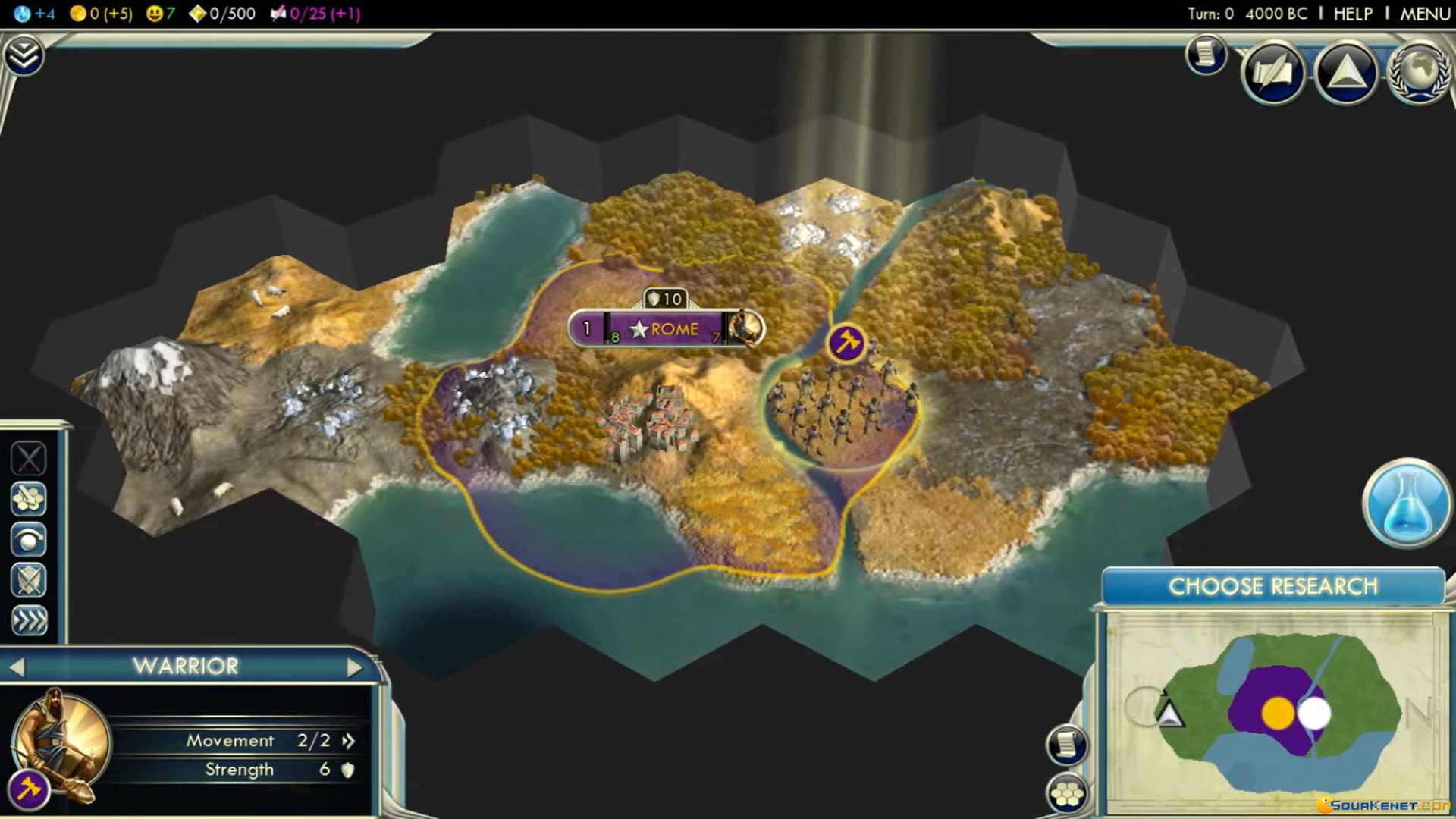1456x819 pixels.
Task: Select the Warrior unit flag icon
Action: tap(846, 343)
